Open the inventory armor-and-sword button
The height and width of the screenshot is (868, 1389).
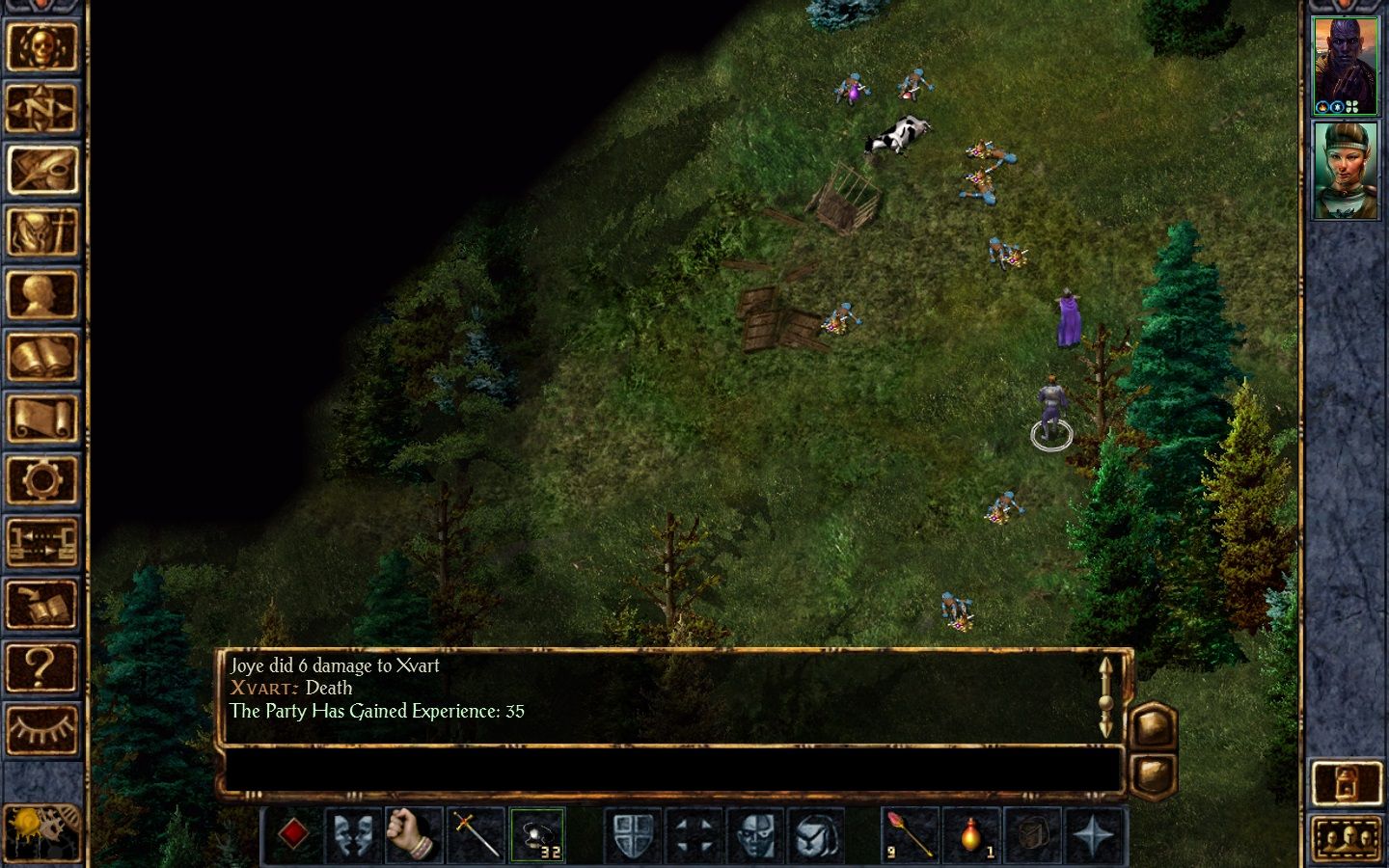point(41,232)
